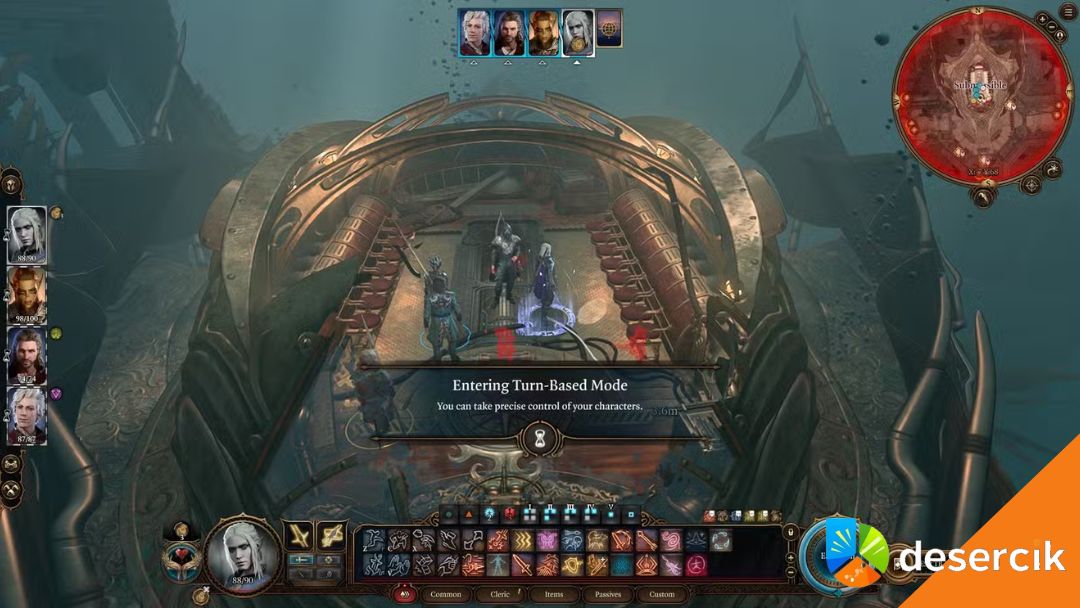
Task: Choose the bearded companion portrait on left
Action: coord(27,354)
